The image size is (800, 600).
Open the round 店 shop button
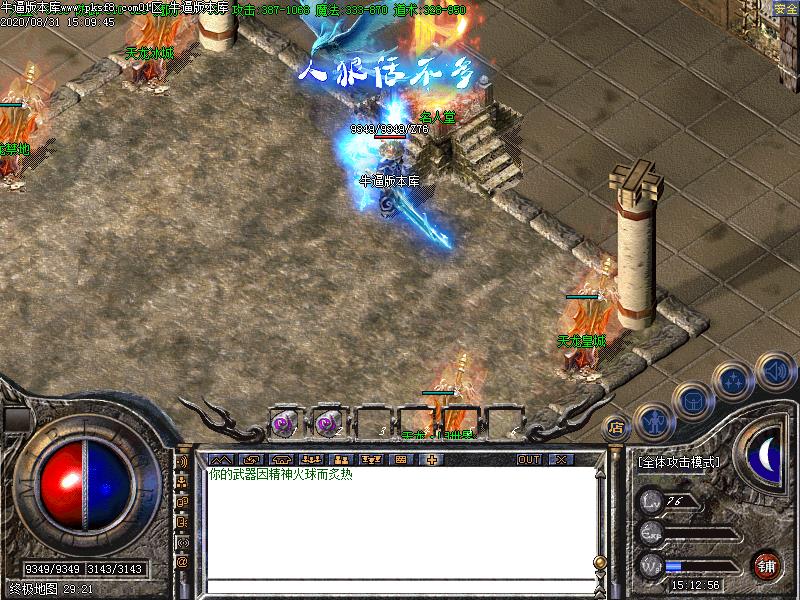616,427
